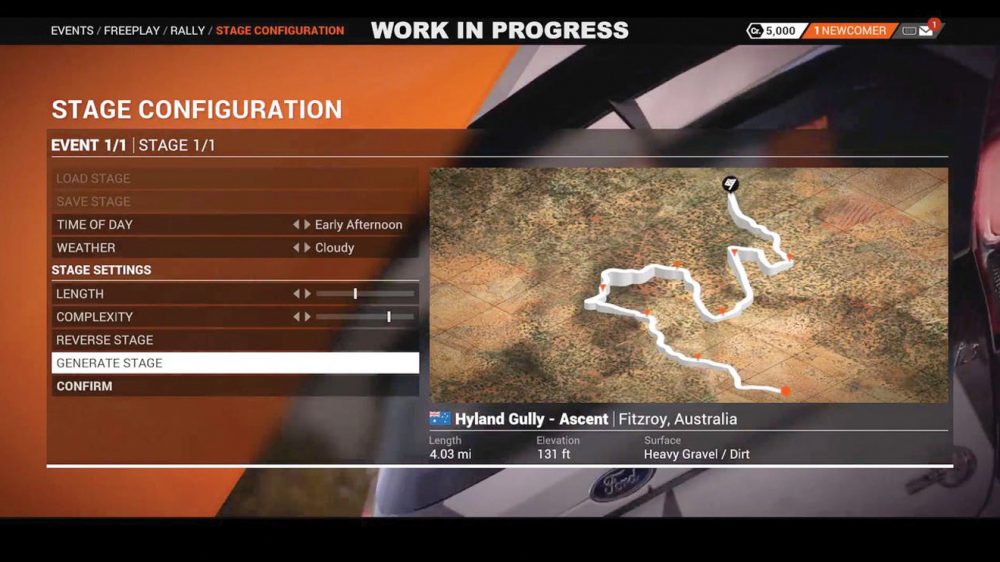Open the Rally breadcrumb link

click(x=187, y=31)
